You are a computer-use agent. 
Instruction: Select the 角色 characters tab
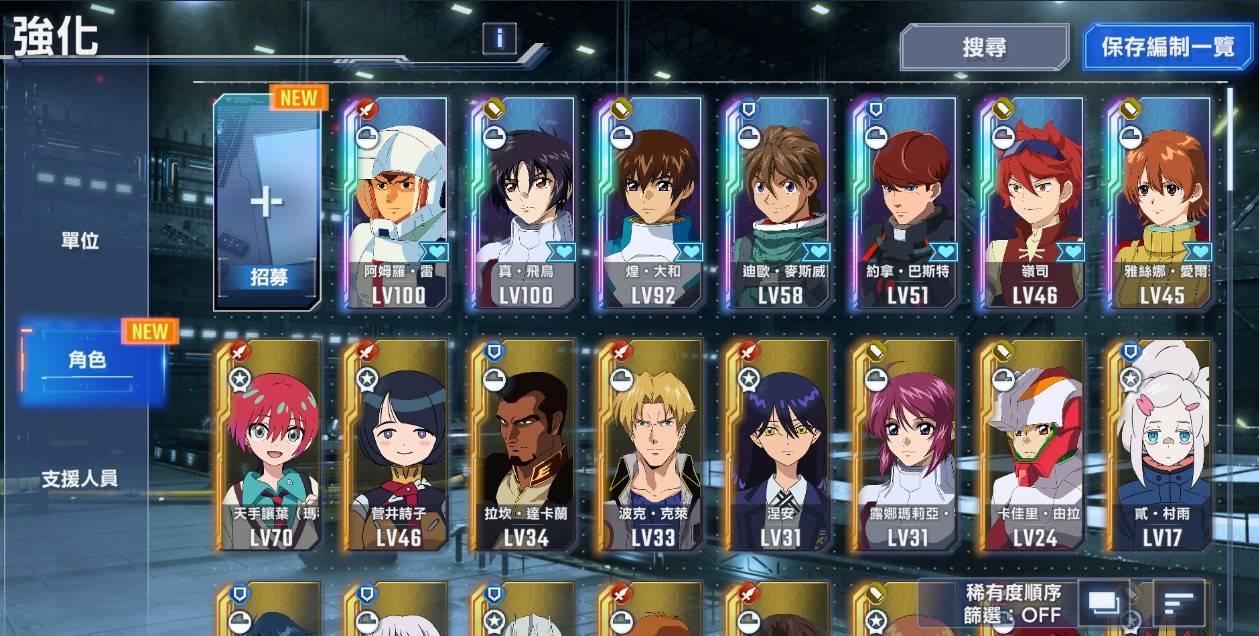click(x=88, y=361)
